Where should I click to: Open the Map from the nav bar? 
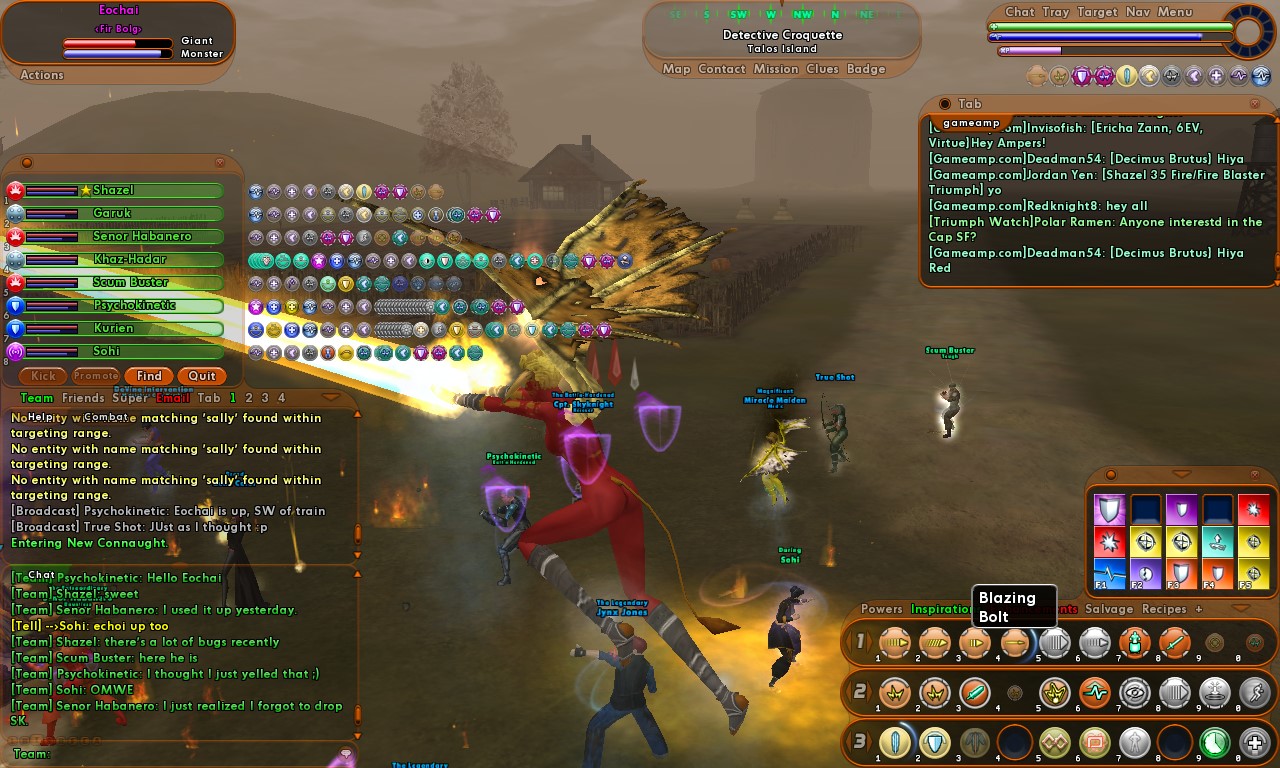[676, 69]
